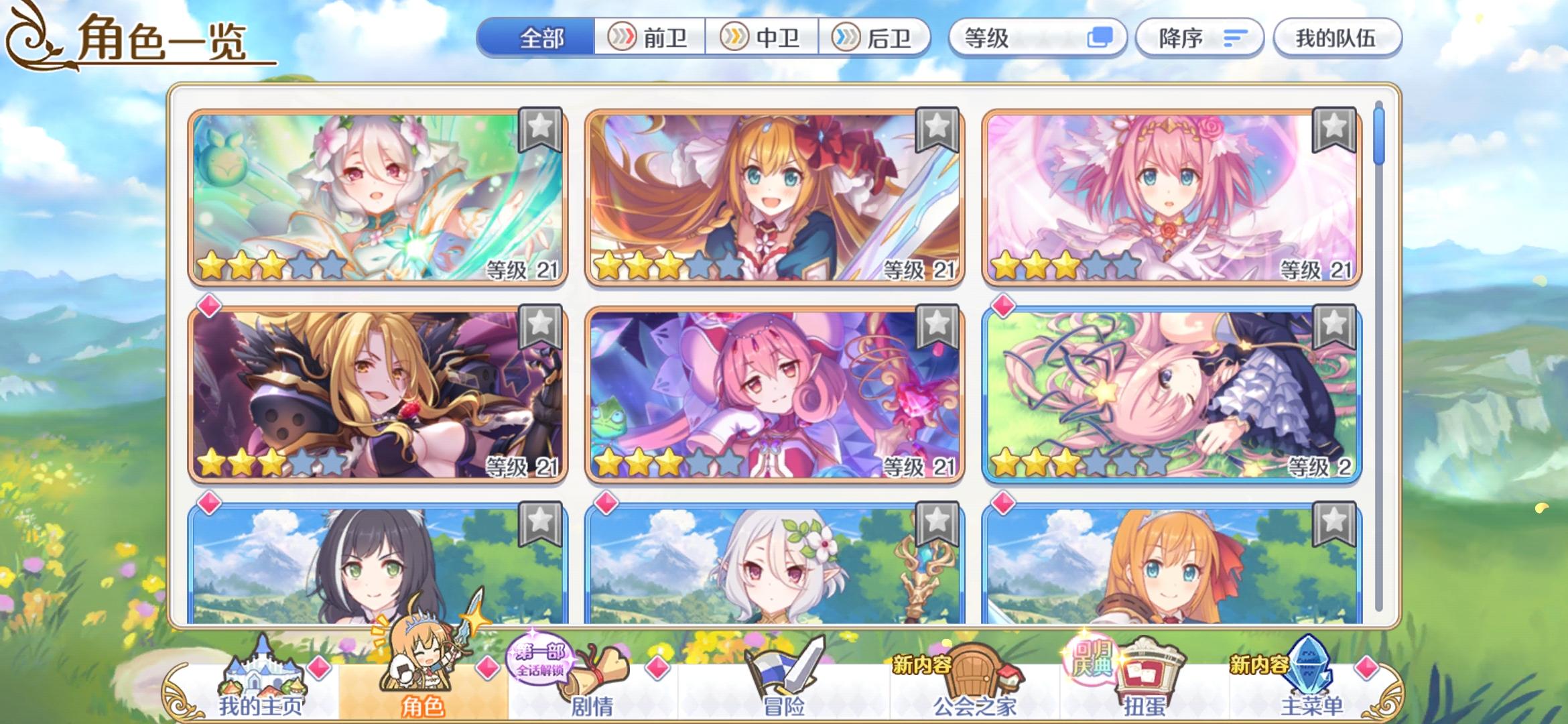Click 降序 to change sort order
Viewport: 1568px width, 724px height.
1198,38
